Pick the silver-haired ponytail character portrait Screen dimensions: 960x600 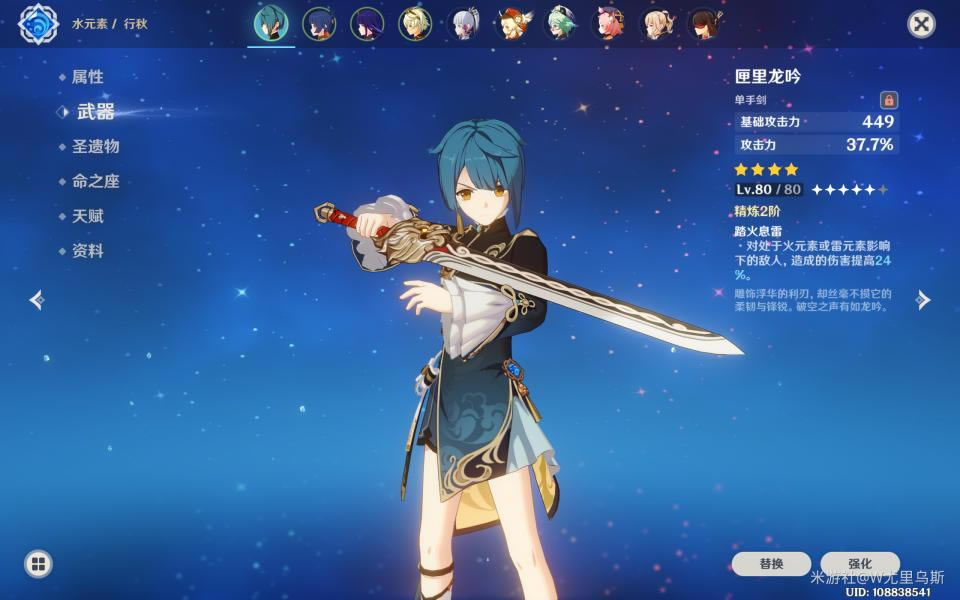(x=465, y=24)
